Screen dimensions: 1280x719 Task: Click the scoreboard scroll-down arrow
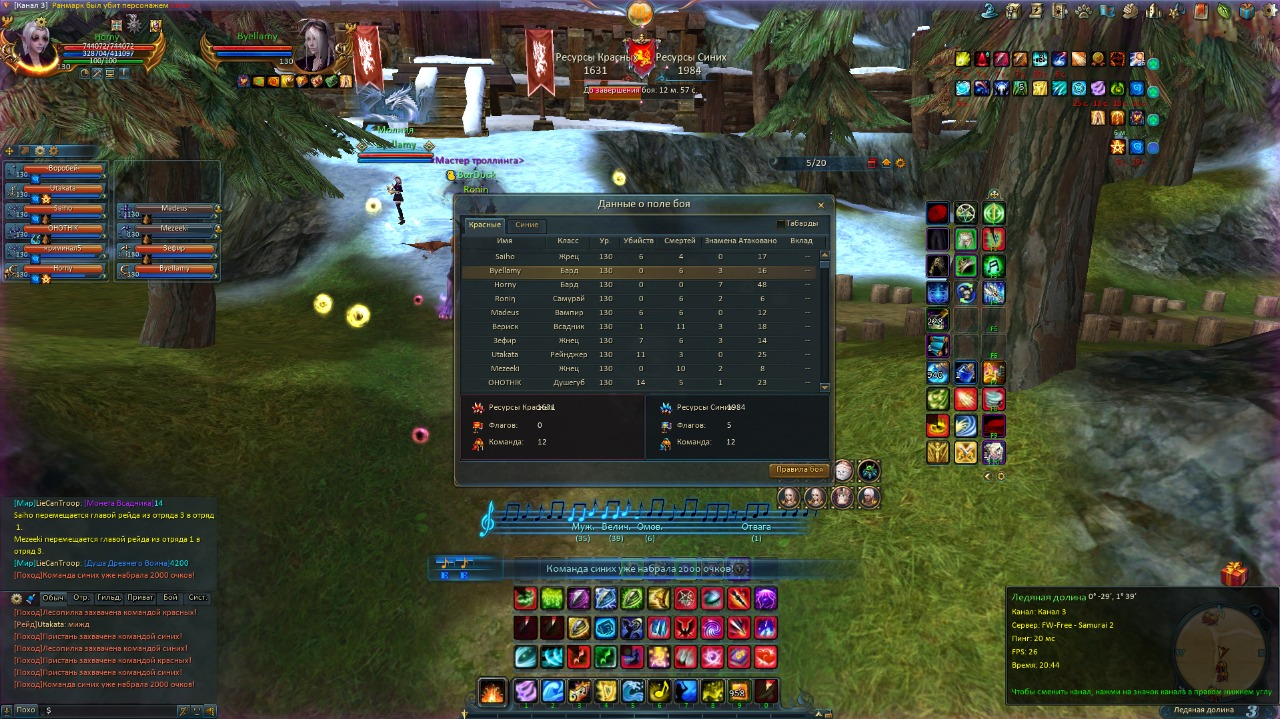coord(825,387)
